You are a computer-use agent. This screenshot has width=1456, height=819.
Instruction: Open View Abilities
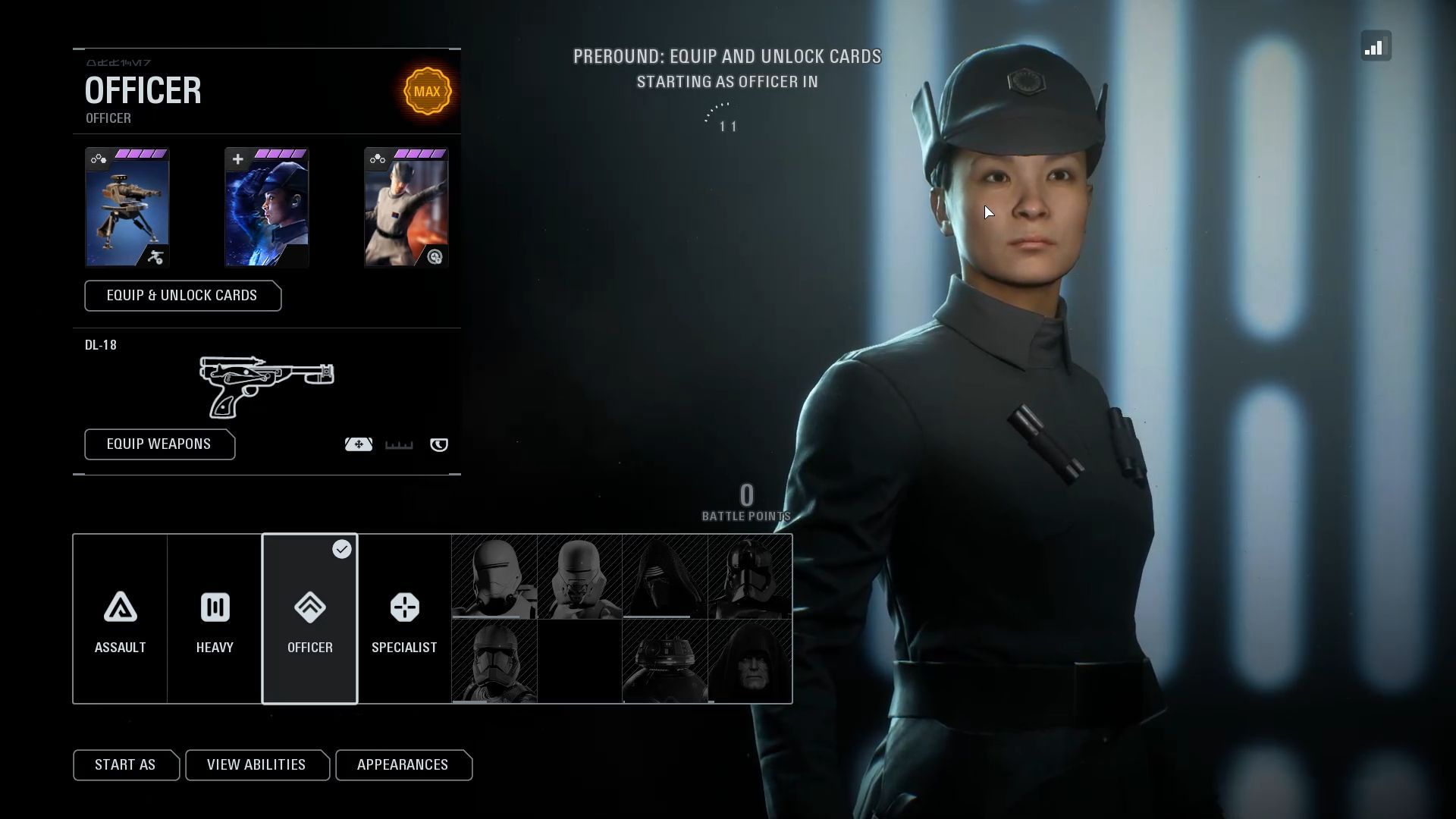point(256,765)
